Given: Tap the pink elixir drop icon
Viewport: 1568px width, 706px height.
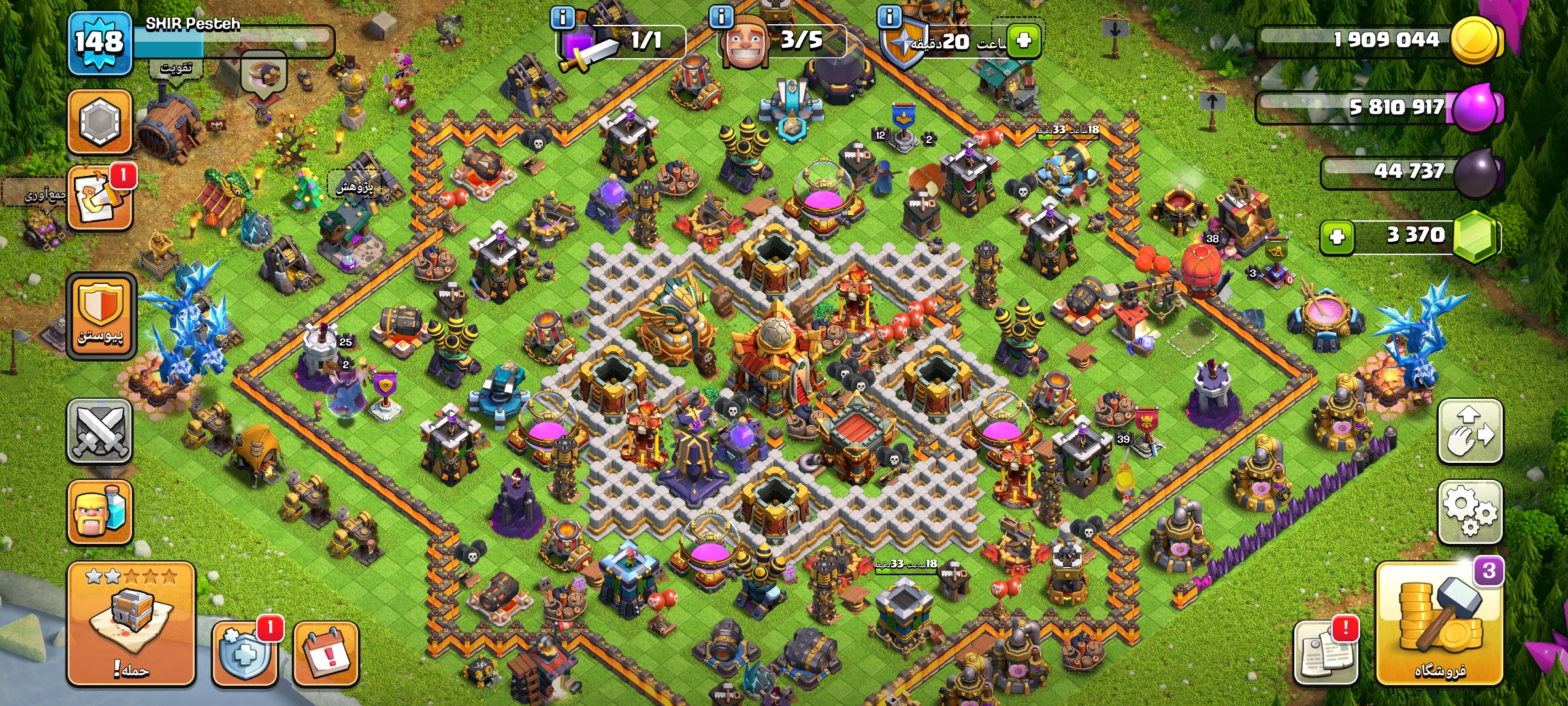Looking at the screenshot, I should [x=1475, y=107].
